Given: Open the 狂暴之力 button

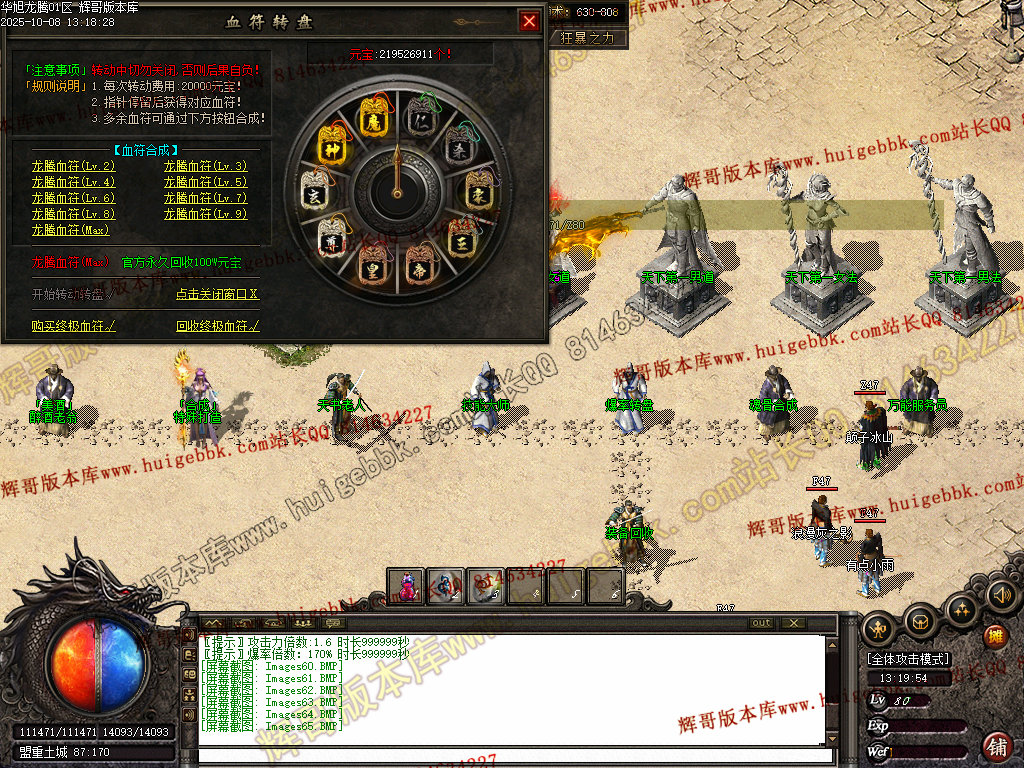Looking at the screenshot, I should point(593,38).
